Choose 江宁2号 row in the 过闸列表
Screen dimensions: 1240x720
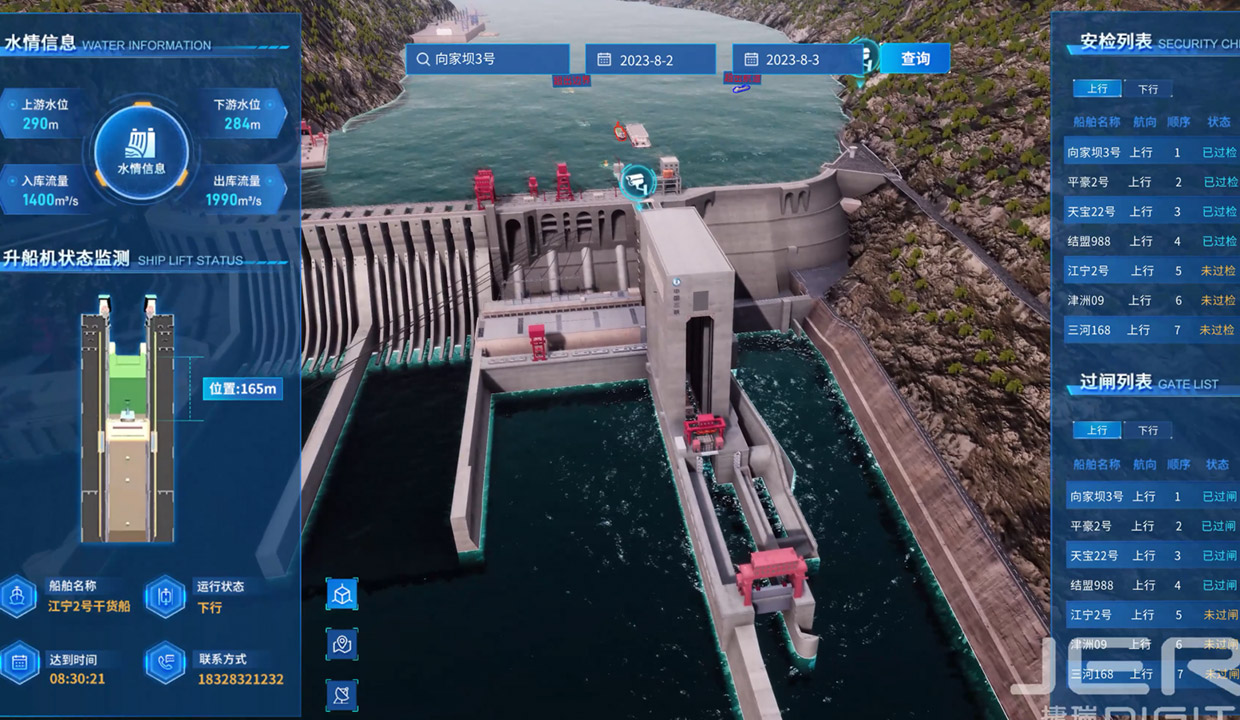pos(1150,615)
